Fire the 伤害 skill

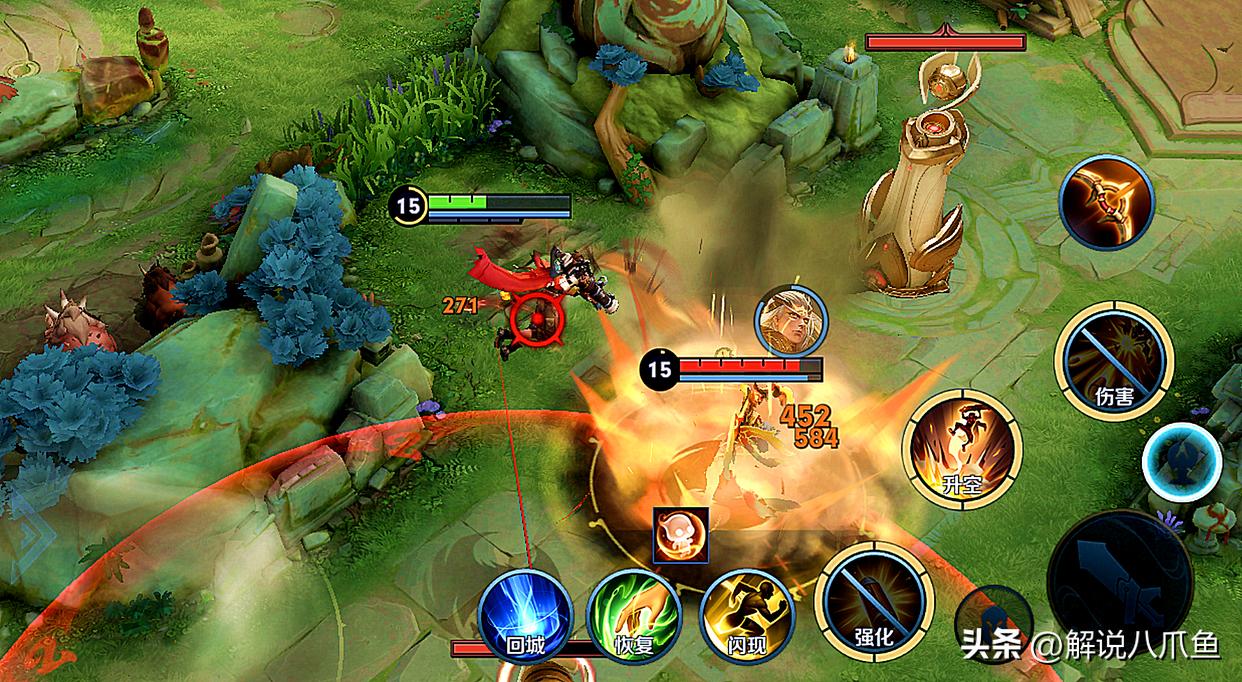click(x=1113, y=359)
